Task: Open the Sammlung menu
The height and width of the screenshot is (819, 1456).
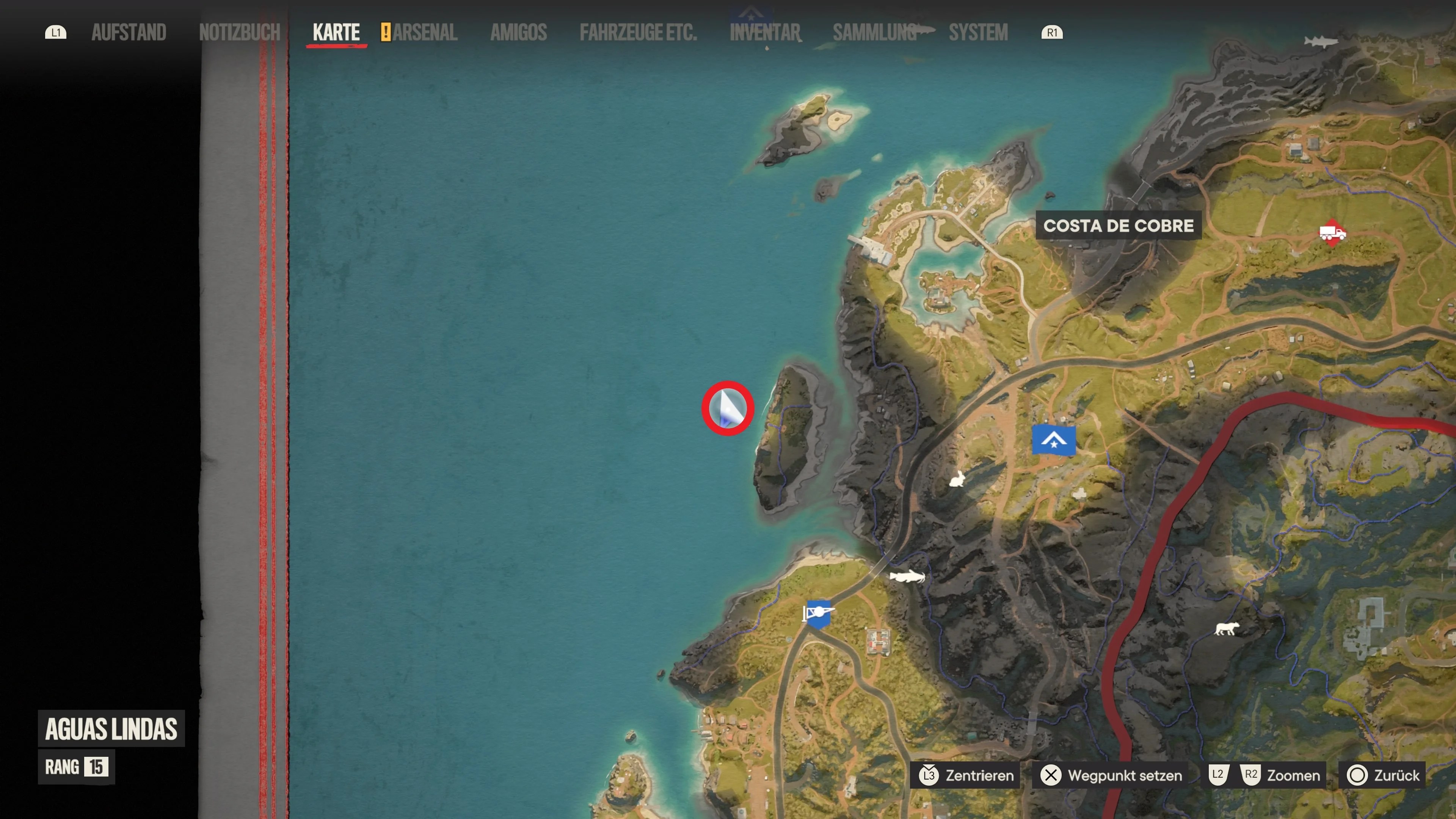Action: pyautogui.click(x=874, y=32)
